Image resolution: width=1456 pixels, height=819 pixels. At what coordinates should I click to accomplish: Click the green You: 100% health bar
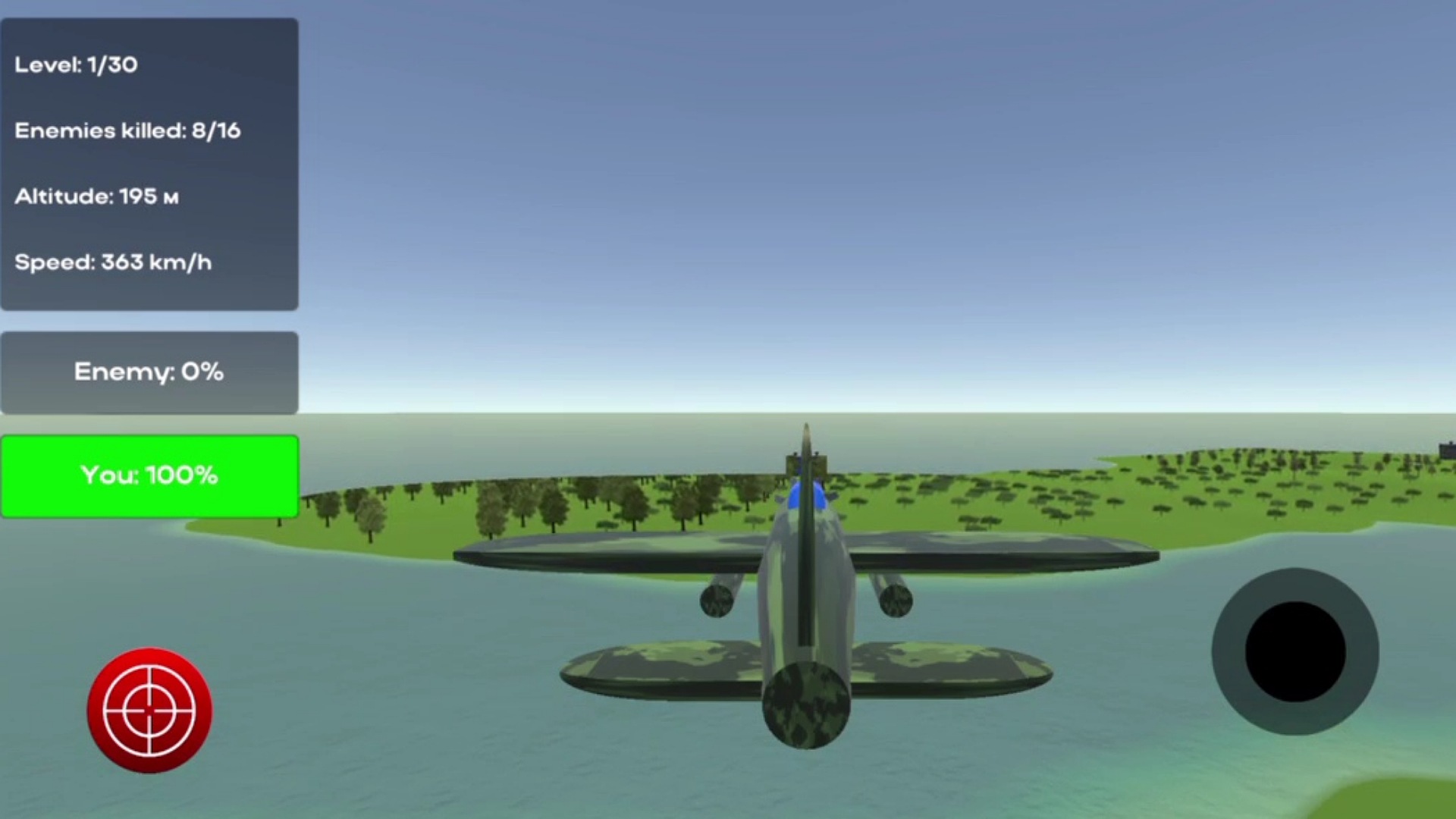149,475
